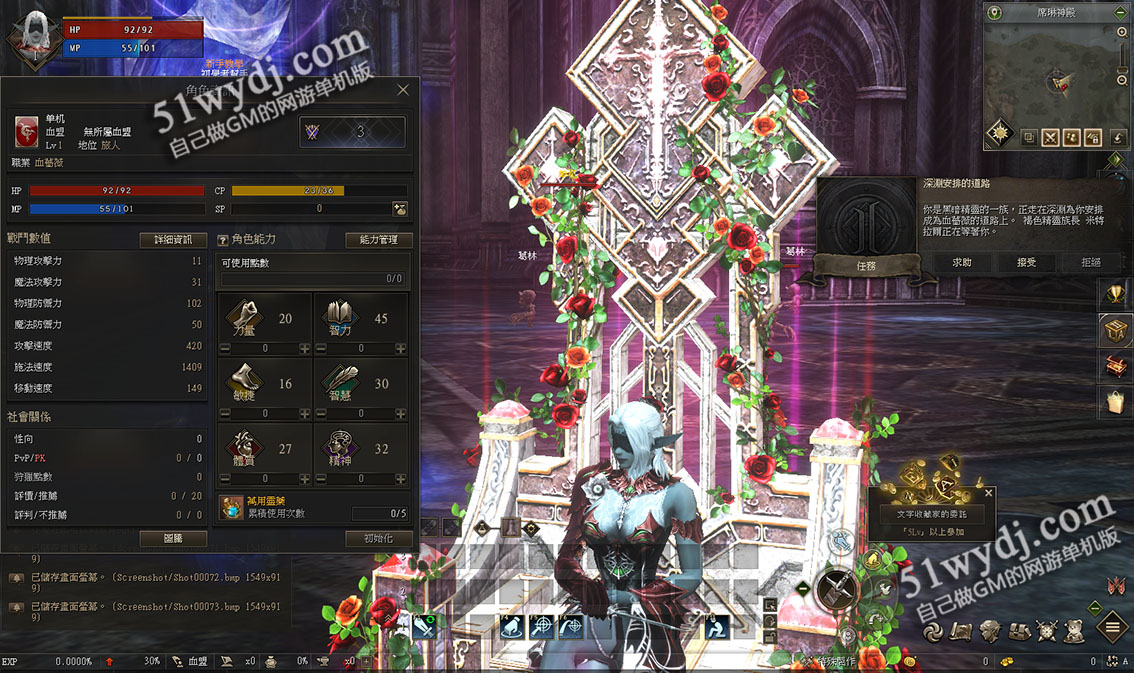Open the 文字收藏家的委託 event

(931, 513)
